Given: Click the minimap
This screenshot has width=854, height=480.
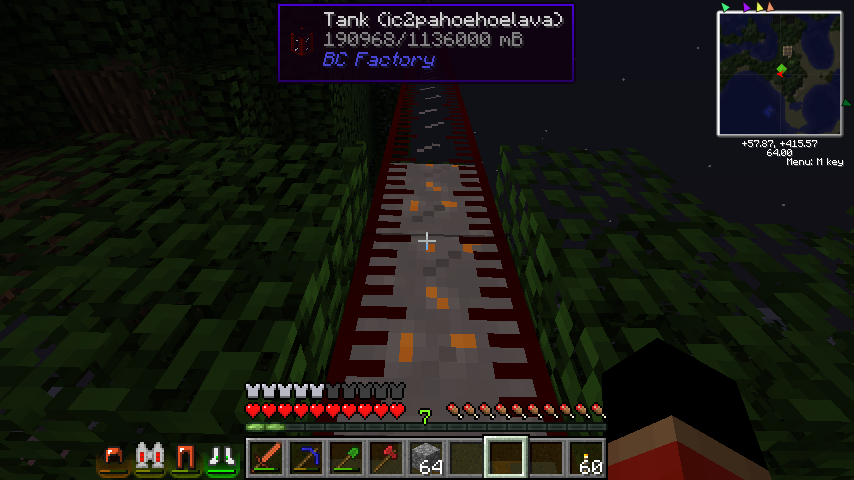Looking at the screenshot, I should (778, 74).
